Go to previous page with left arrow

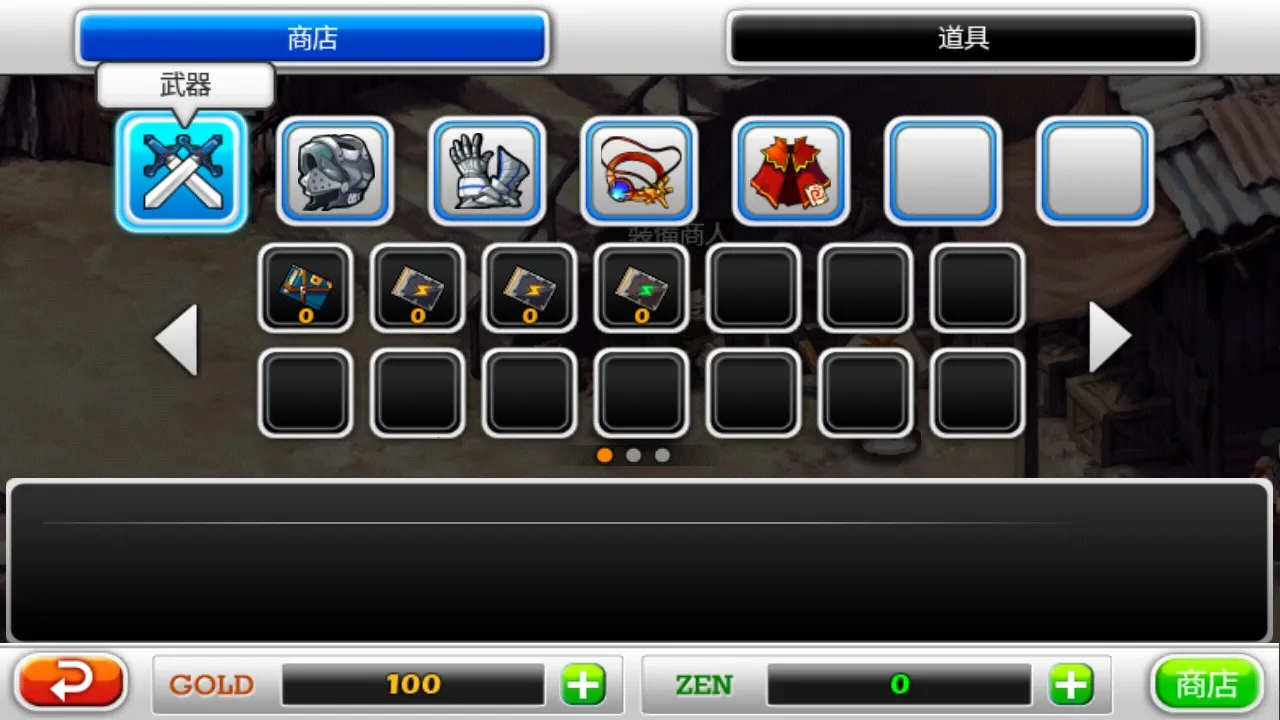(176, 337)
